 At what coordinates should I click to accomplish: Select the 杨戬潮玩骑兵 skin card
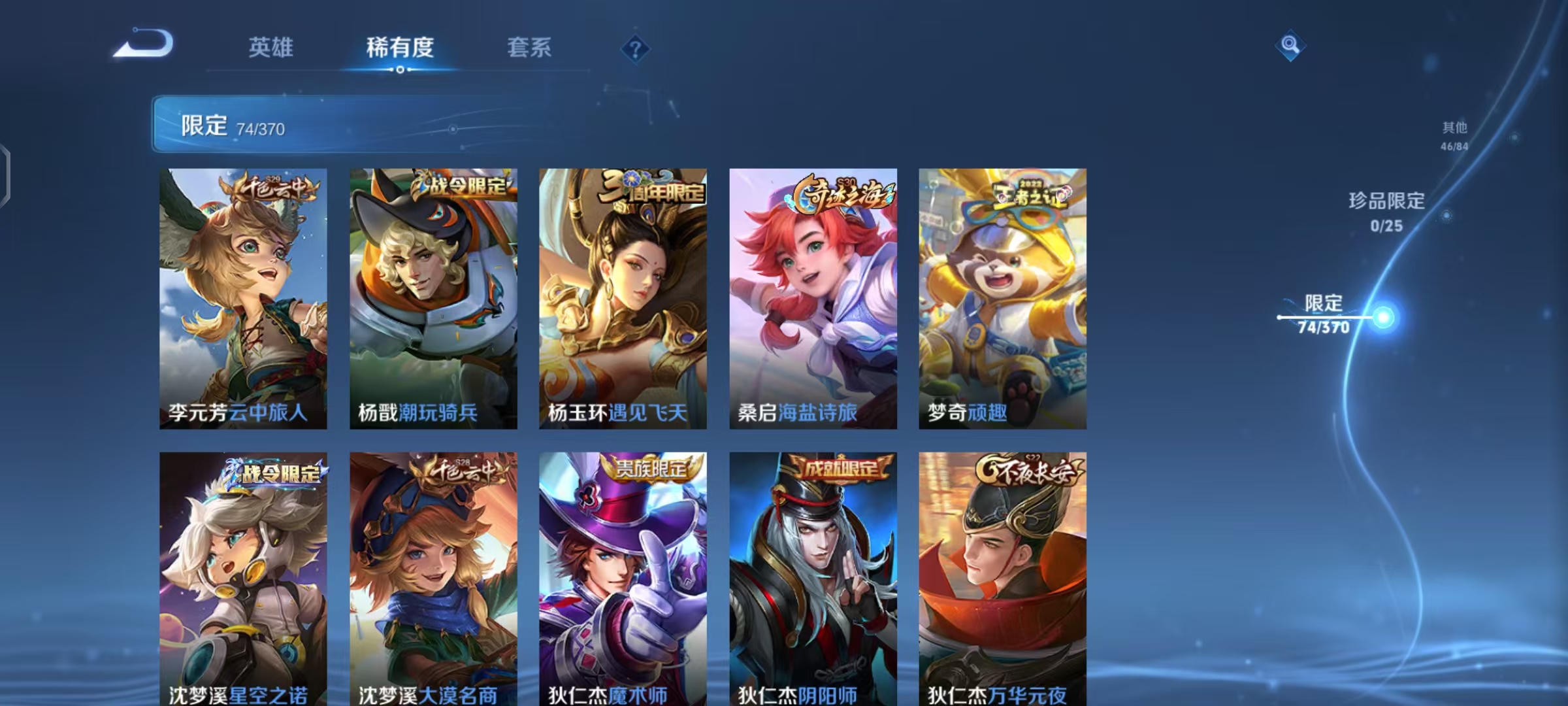point(433,297)
